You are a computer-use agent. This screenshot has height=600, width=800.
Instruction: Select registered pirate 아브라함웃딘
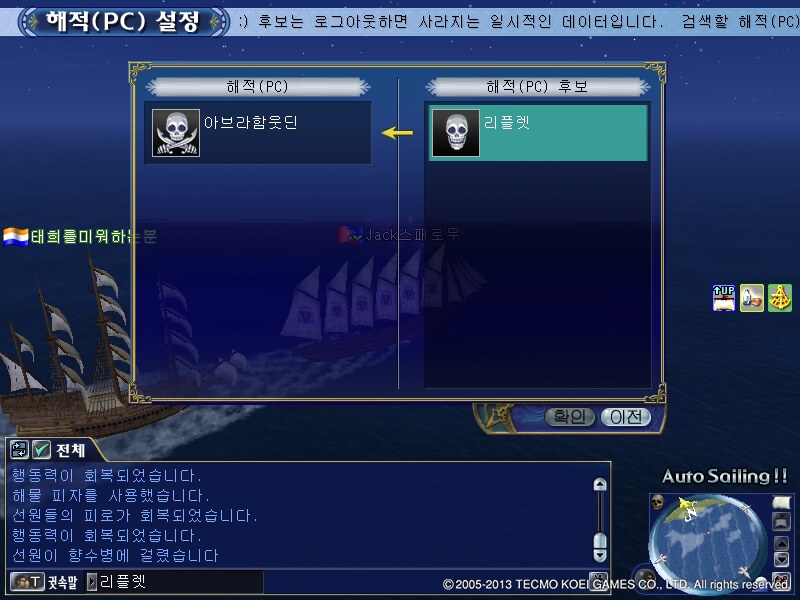click(258, 133)
